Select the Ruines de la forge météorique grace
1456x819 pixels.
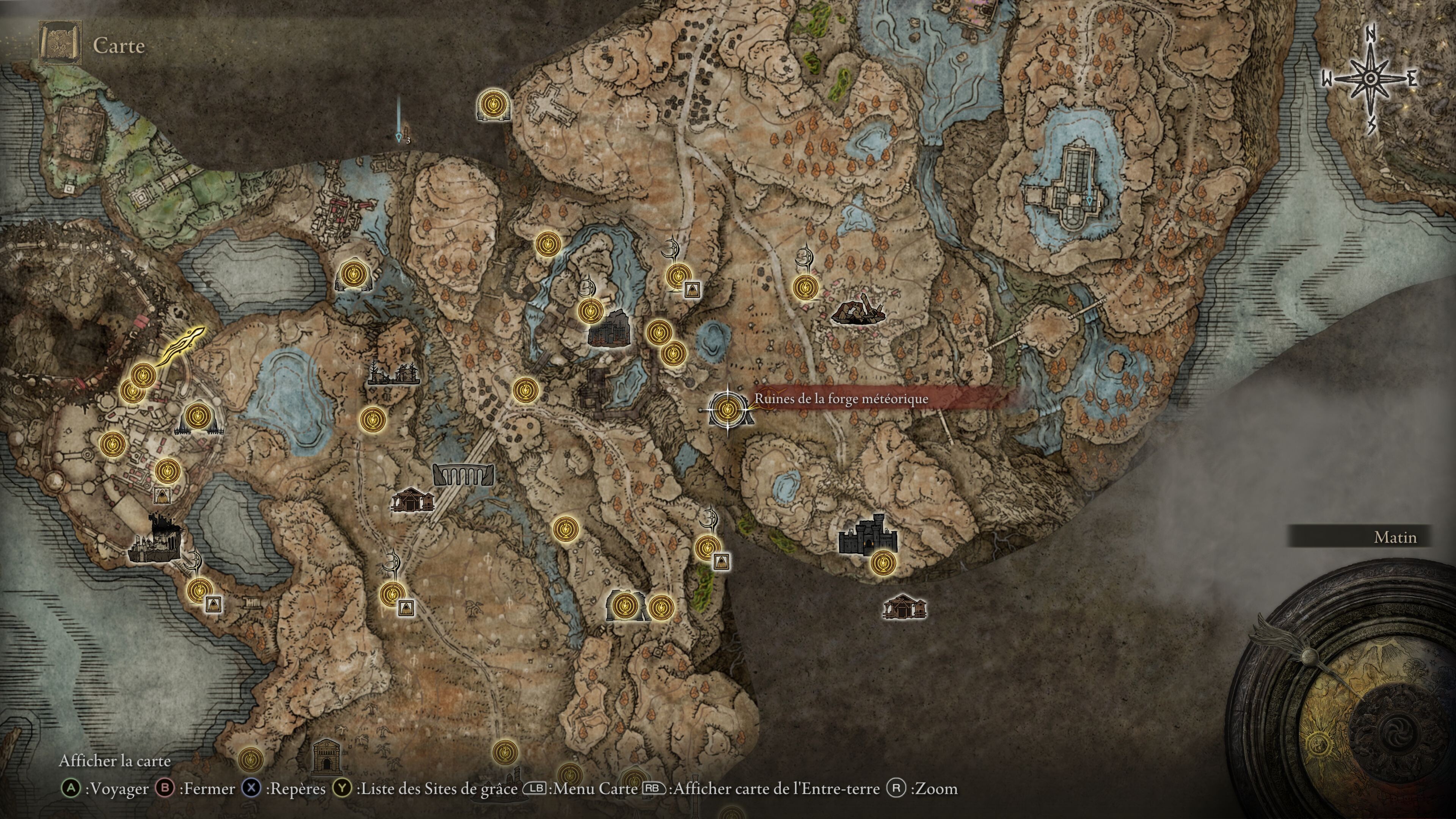pyautogui.click(x=726, y=409)
